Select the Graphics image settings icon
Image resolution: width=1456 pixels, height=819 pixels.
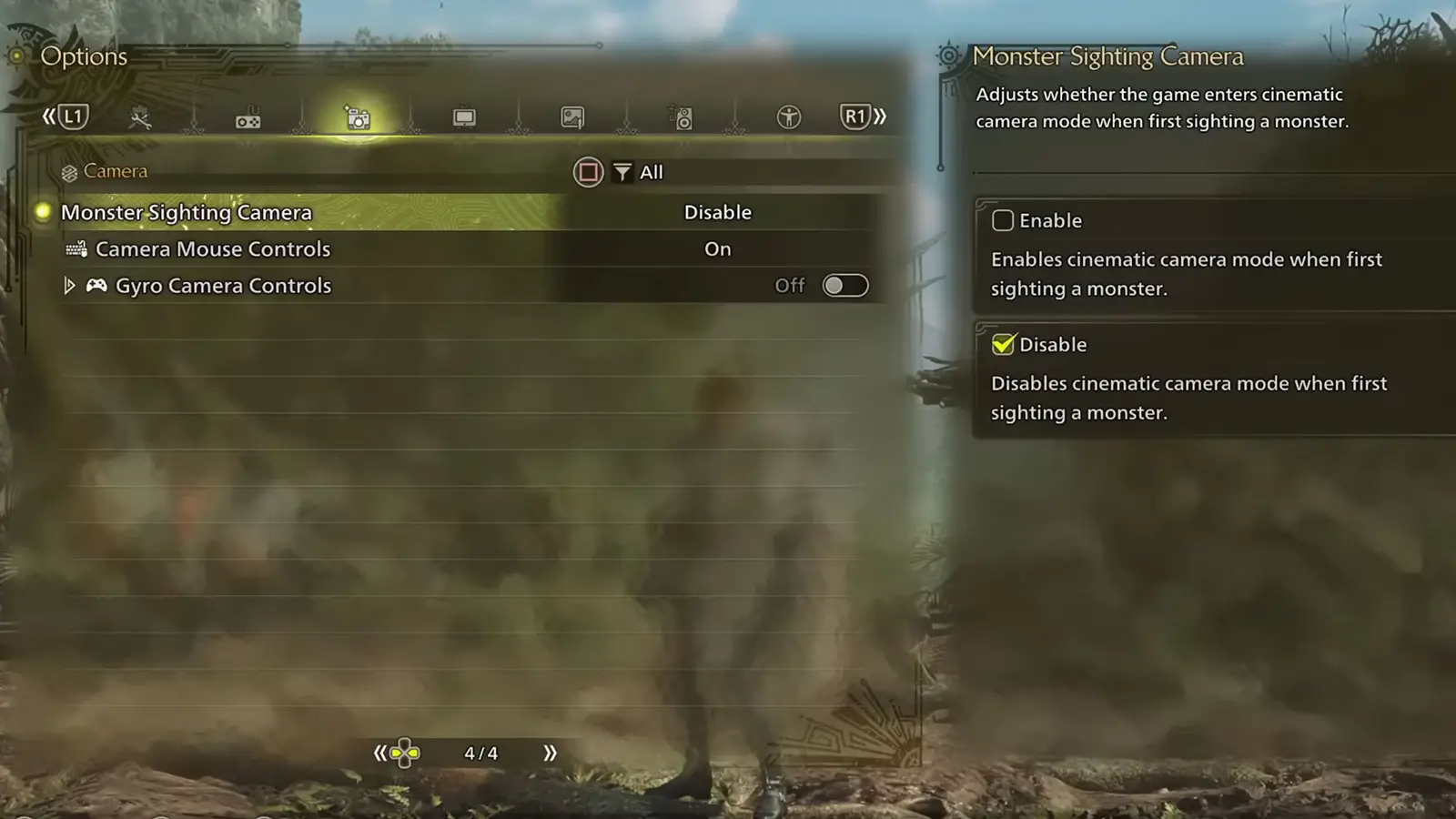point(574,116)
